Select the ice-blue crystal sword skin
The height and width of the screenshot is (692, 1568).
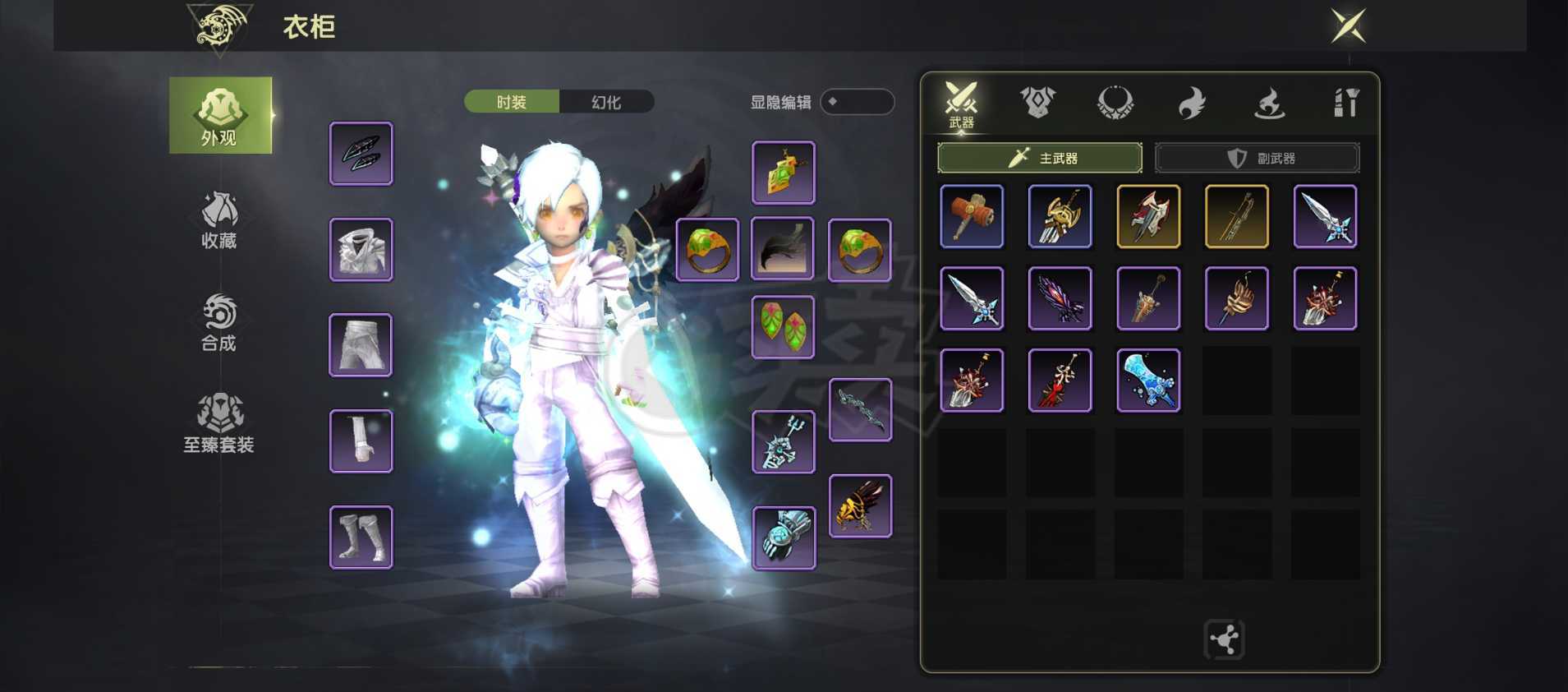click(x=1148, y=381)
